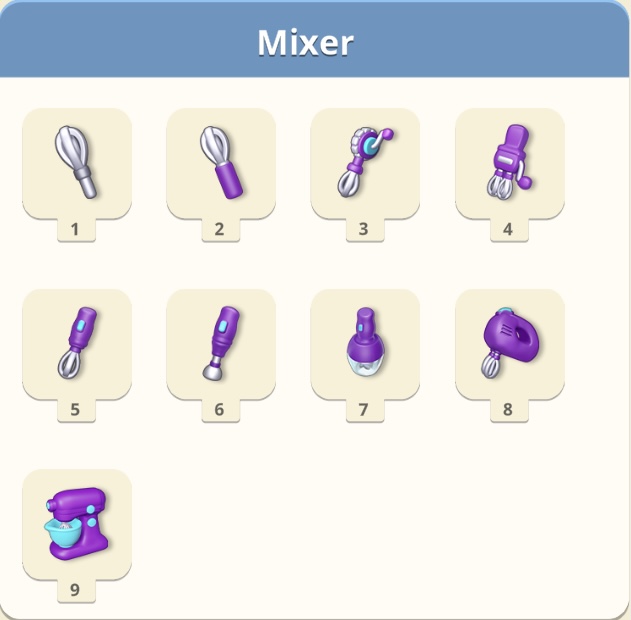Choose the level 6 immersion blender

click(220, 342)
